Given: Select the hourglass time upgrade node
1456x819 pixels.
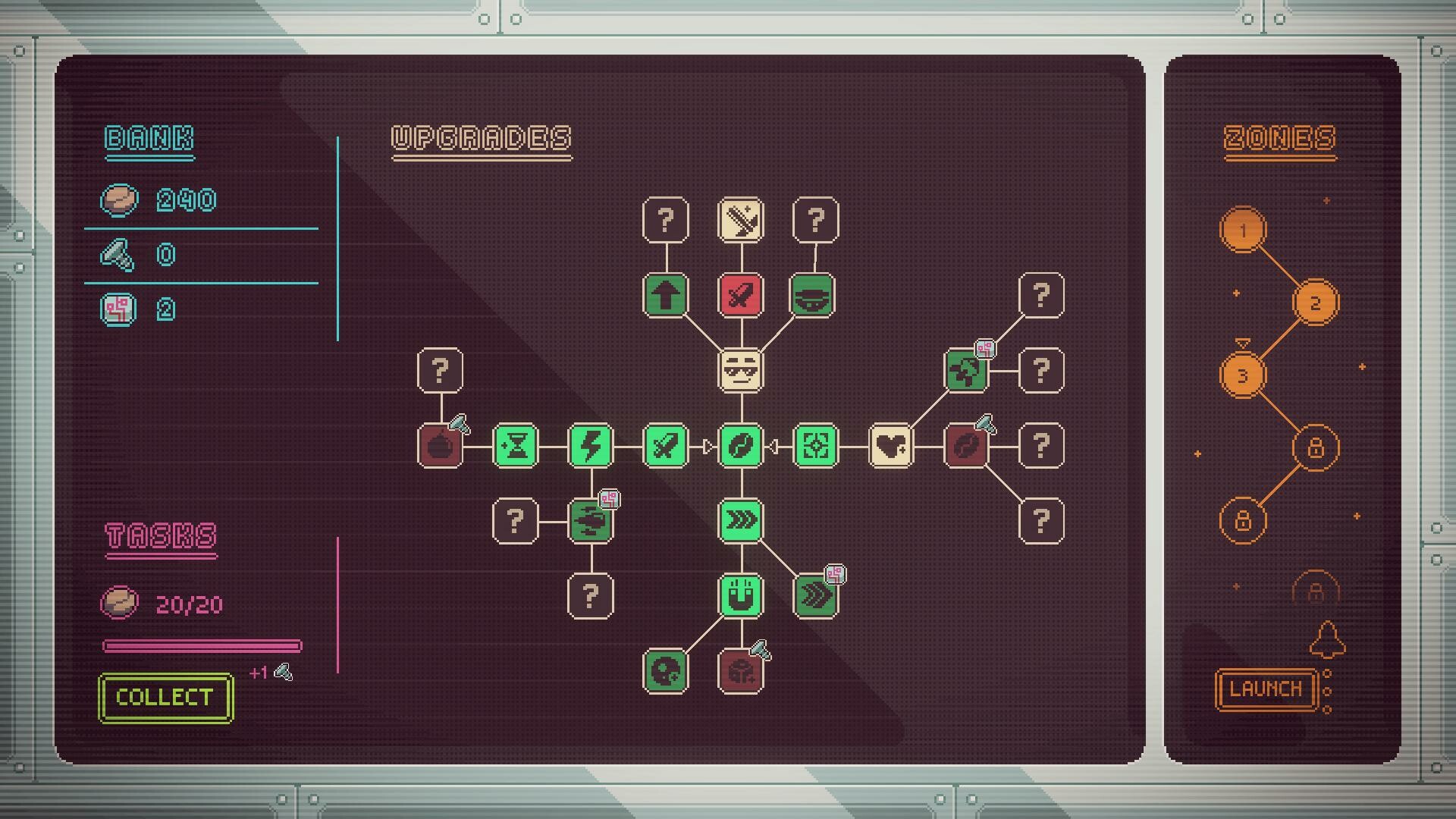Looking at the screenshot, I should pyautogui.click(x=516, y=446).
